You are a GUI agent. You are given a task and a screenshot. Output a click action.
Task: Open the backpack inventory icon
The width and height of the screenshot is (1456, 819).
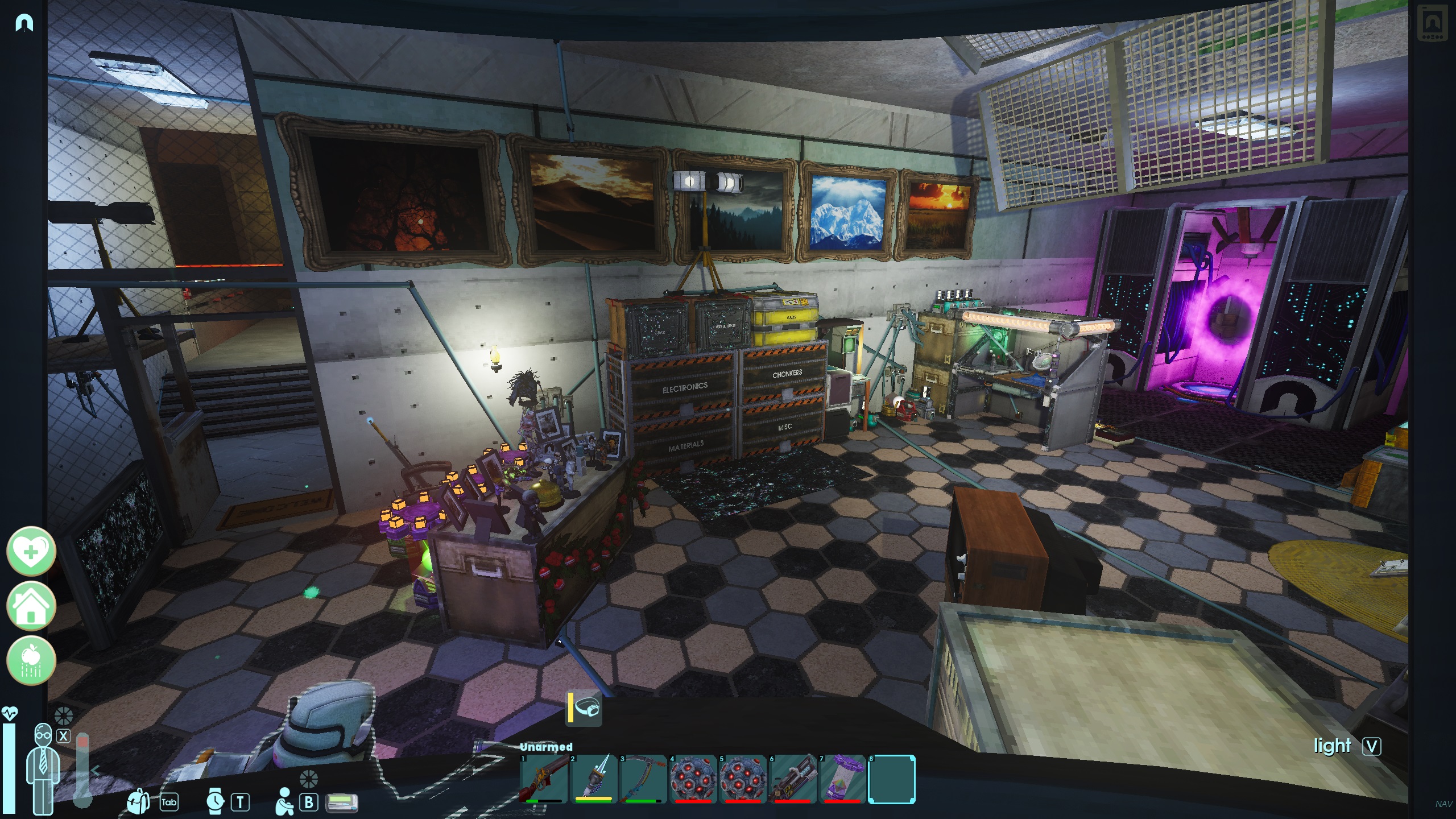point(138,802)
